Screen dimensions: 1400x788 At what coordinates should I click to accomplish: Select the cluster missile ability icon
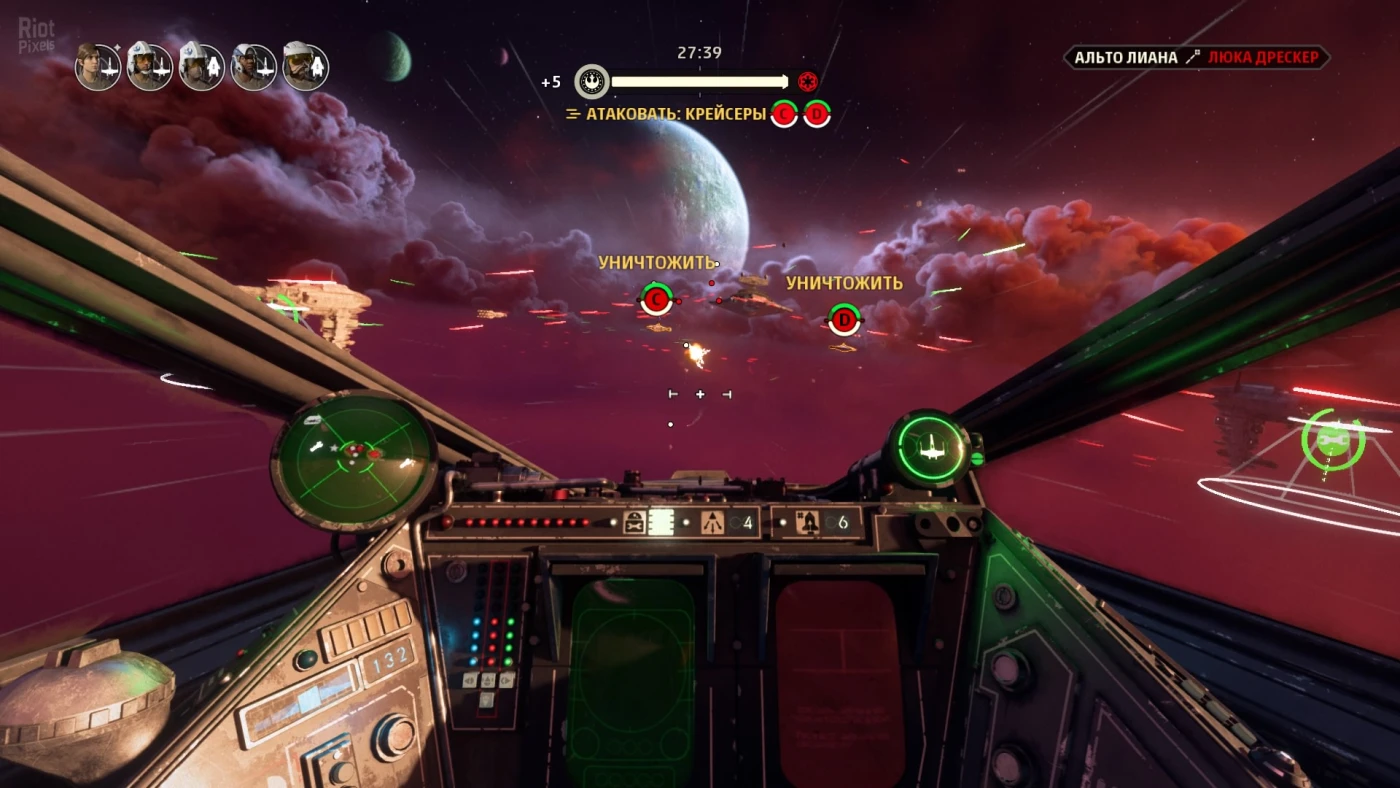712,522
